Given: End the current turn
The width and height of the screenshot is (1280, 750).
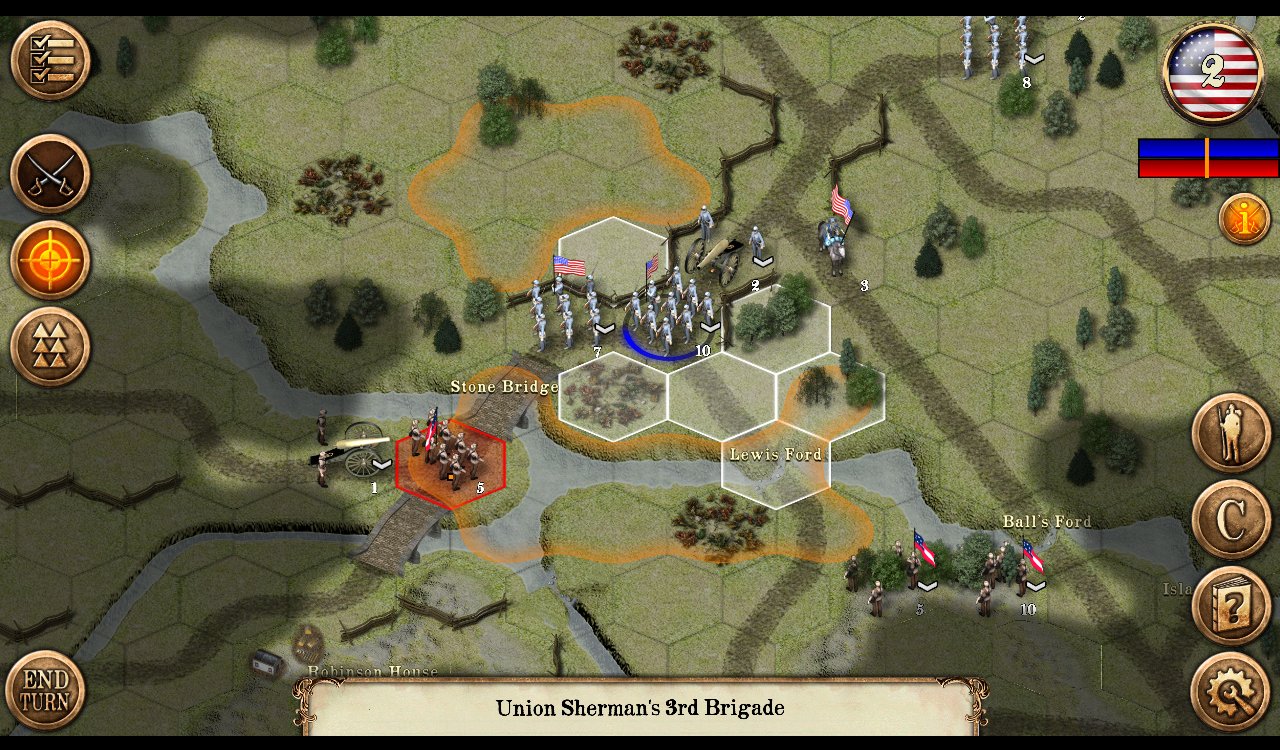Looking at the screenshot, I should point(45,690).
